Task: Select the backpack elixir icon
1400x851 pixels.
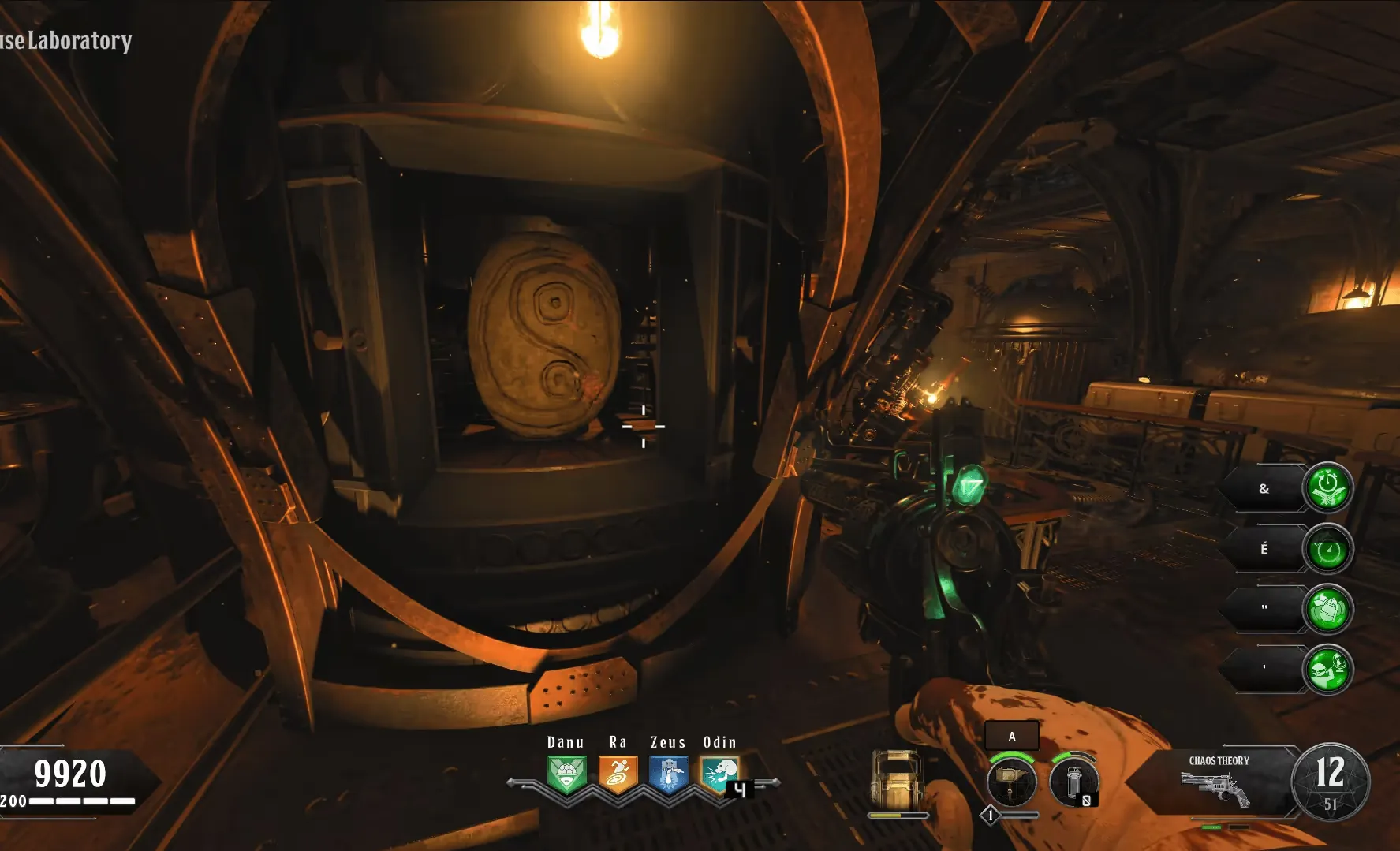Action: click(x=1327, y=610)
